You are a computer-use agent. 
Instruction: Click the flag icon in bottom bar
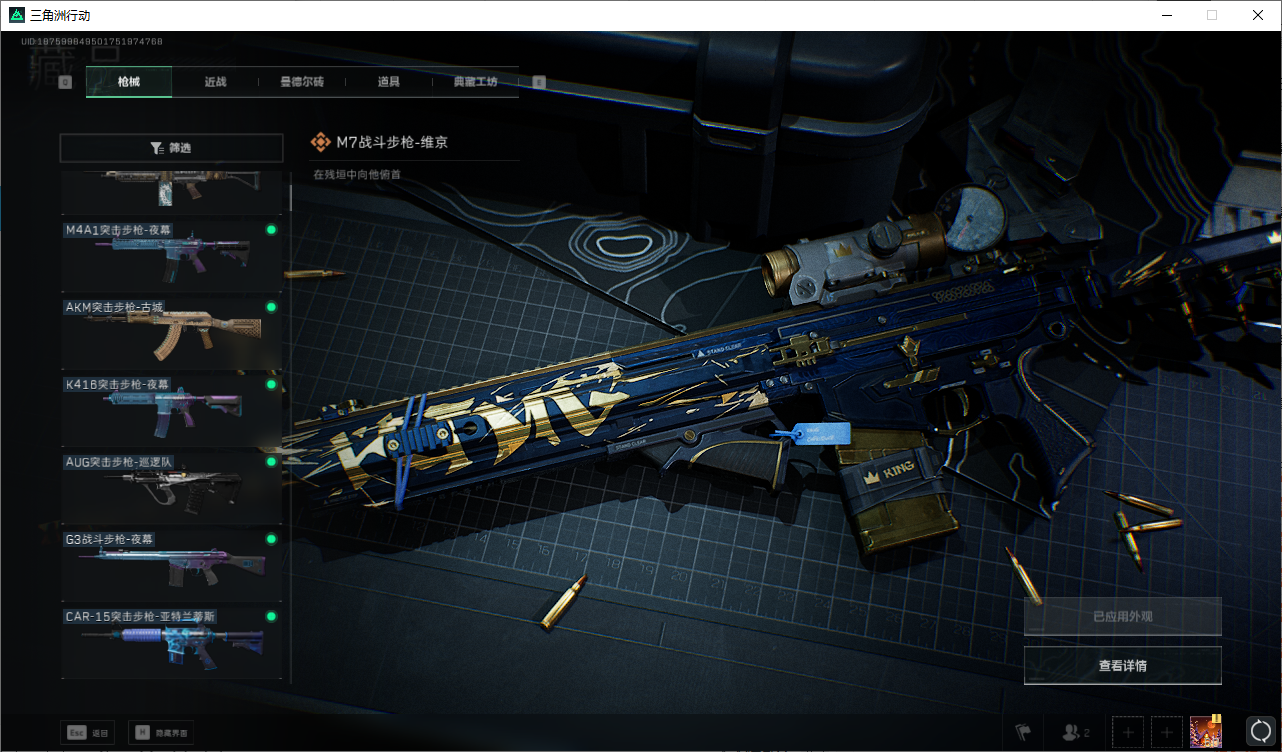coord(1022,733)
